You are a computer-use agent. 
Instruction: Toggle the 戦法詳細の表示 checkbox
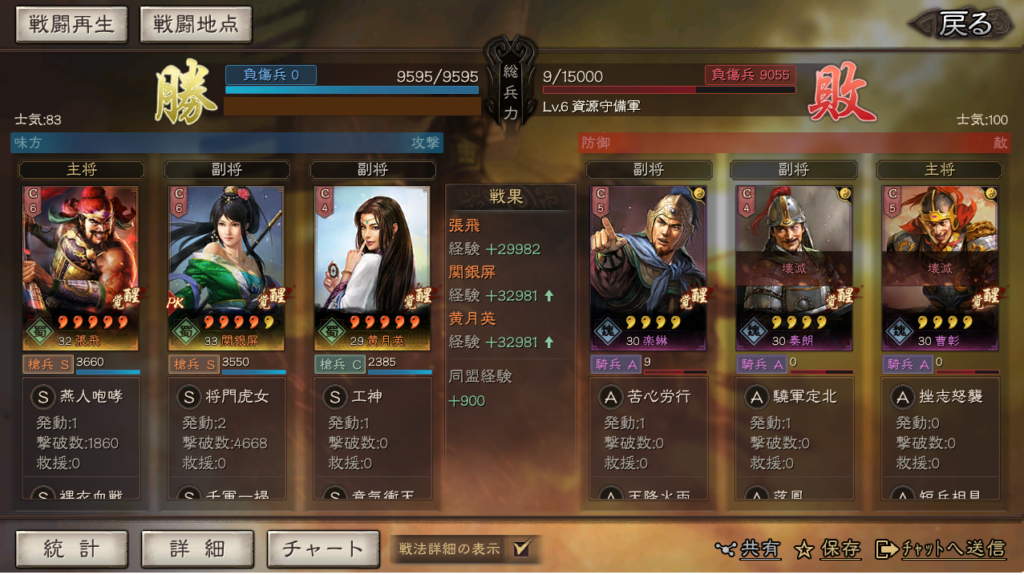pyautogui.click(x=520, y=548)
